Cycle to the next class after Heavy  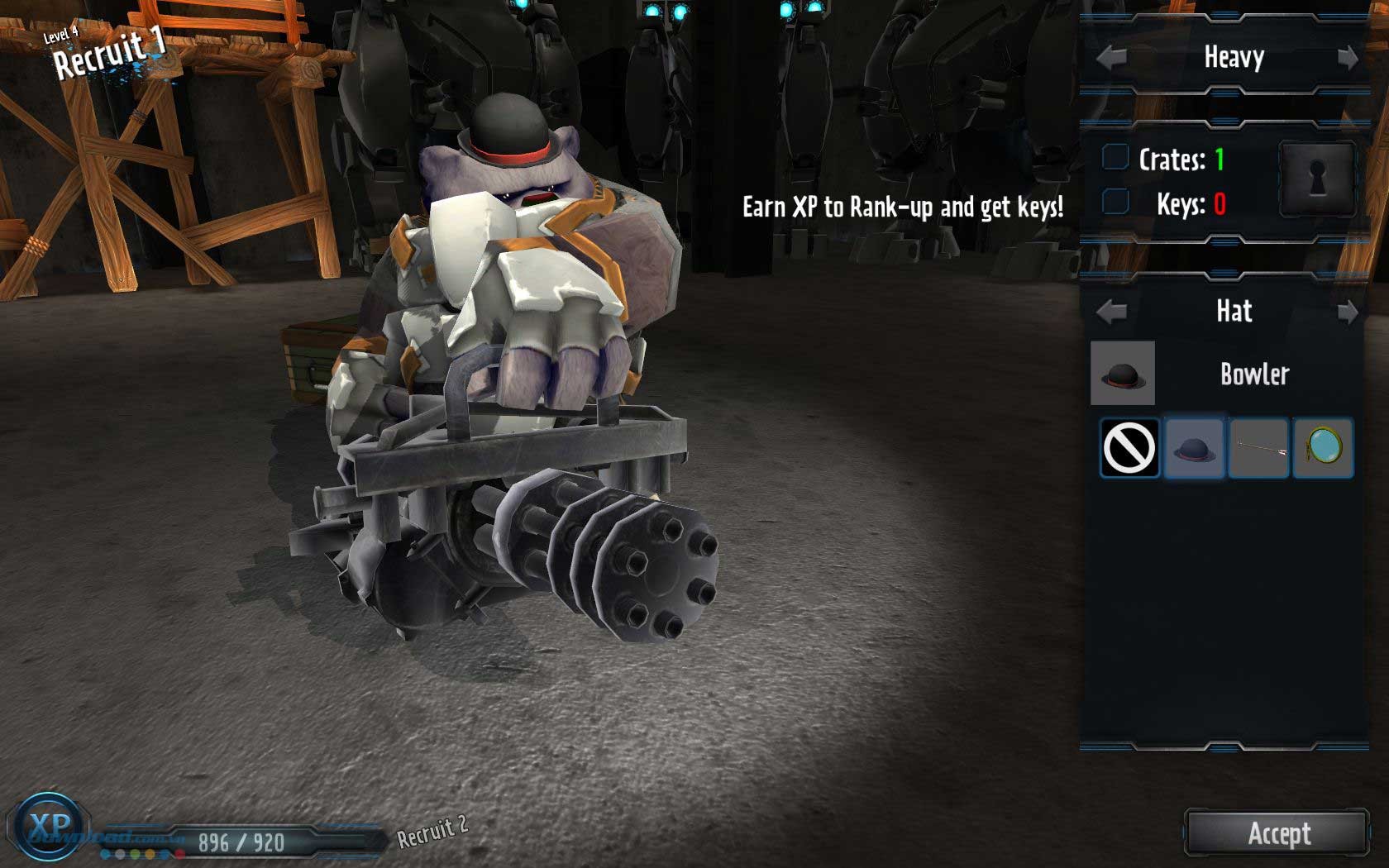tap(1348, 58)
